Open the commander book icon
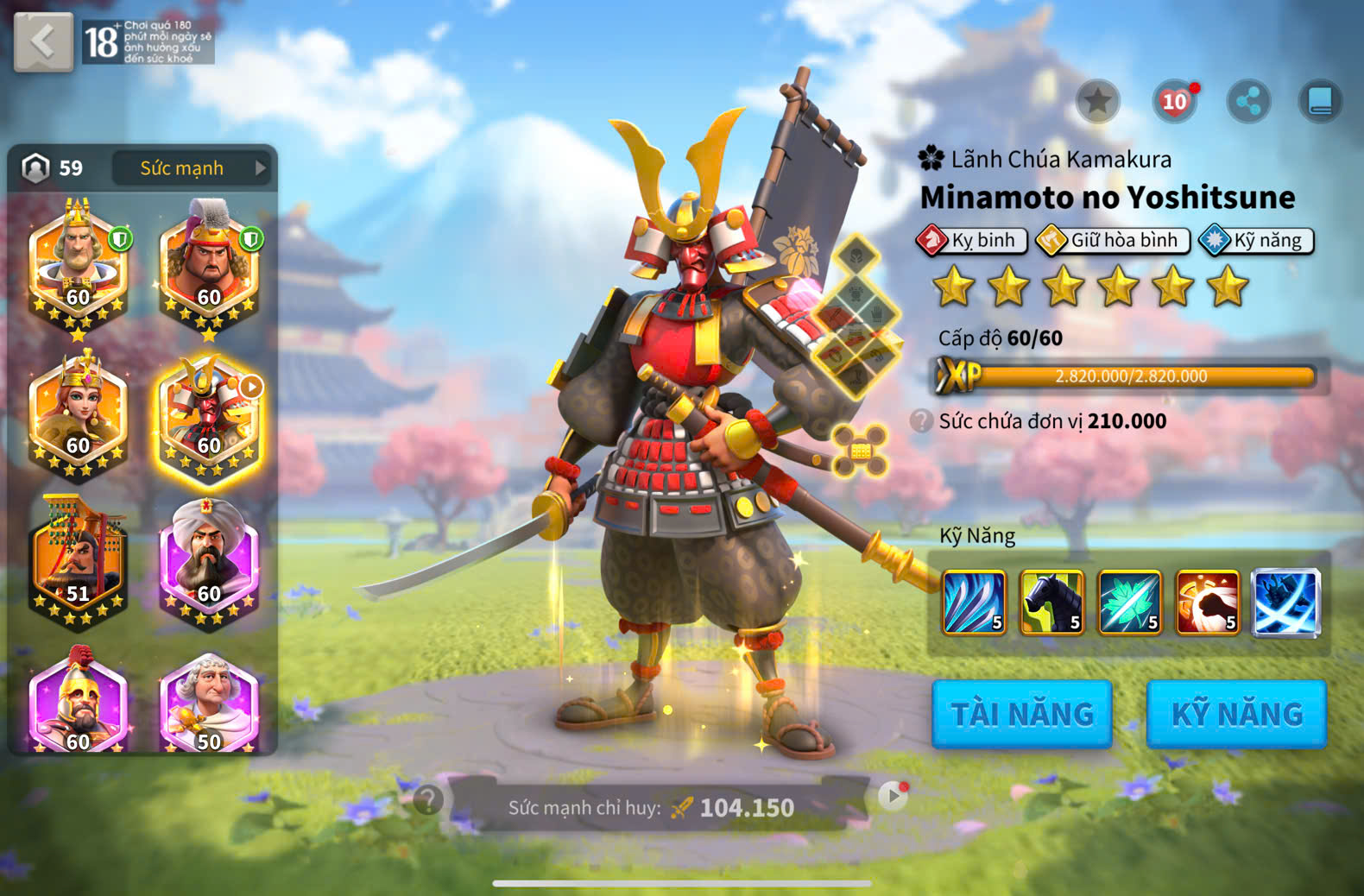Image resolution: width=1364 pixels, height=896 pixels. [x=1321, y=102]
